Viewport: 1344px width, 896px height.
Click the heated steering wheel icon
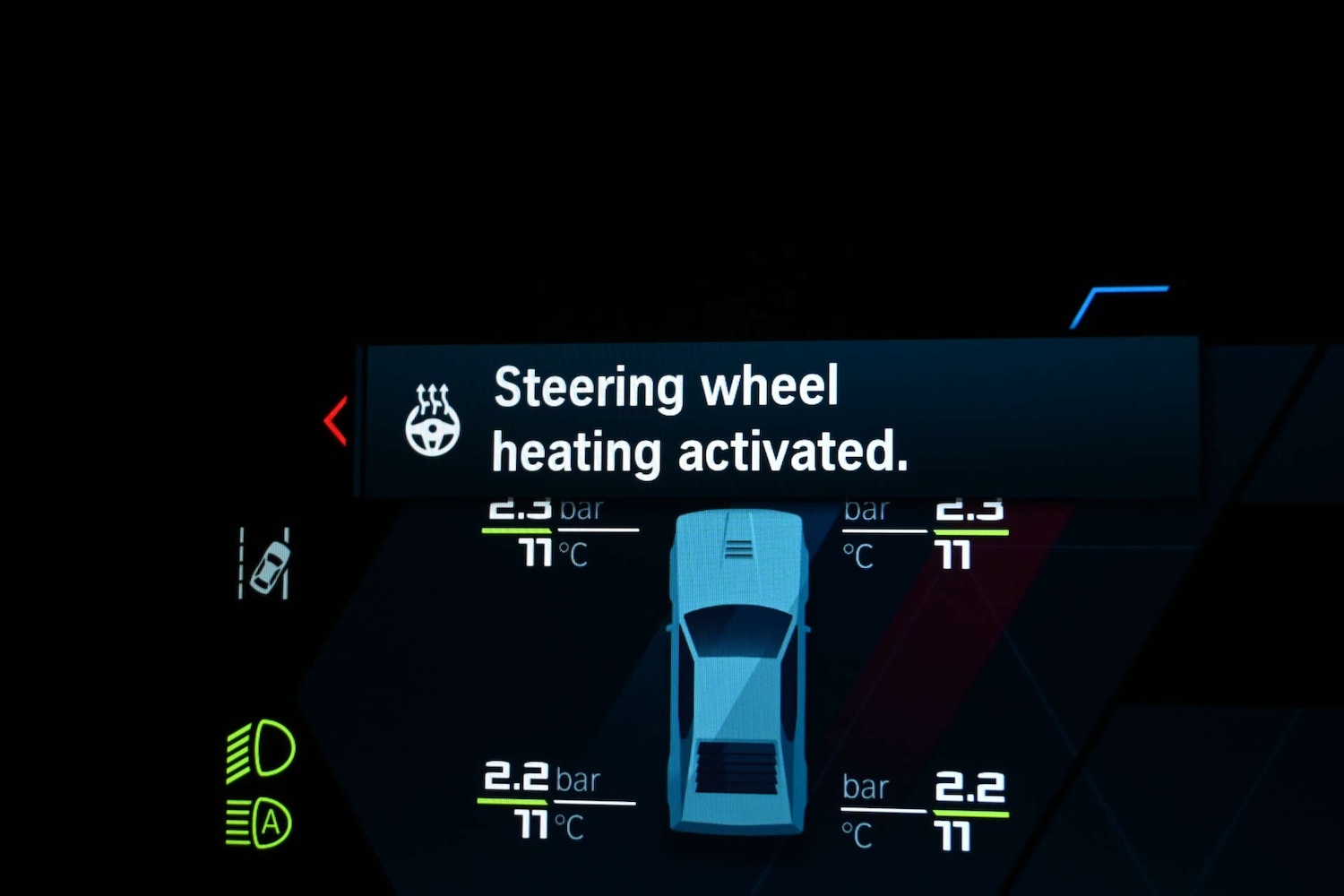(433, 420)
